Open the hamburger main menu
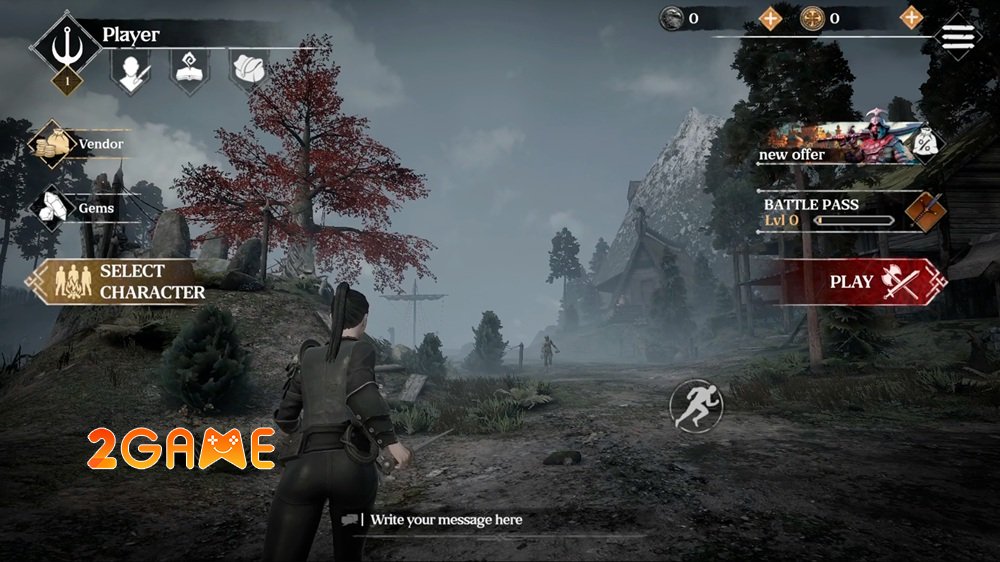 [x=957, y=36]
